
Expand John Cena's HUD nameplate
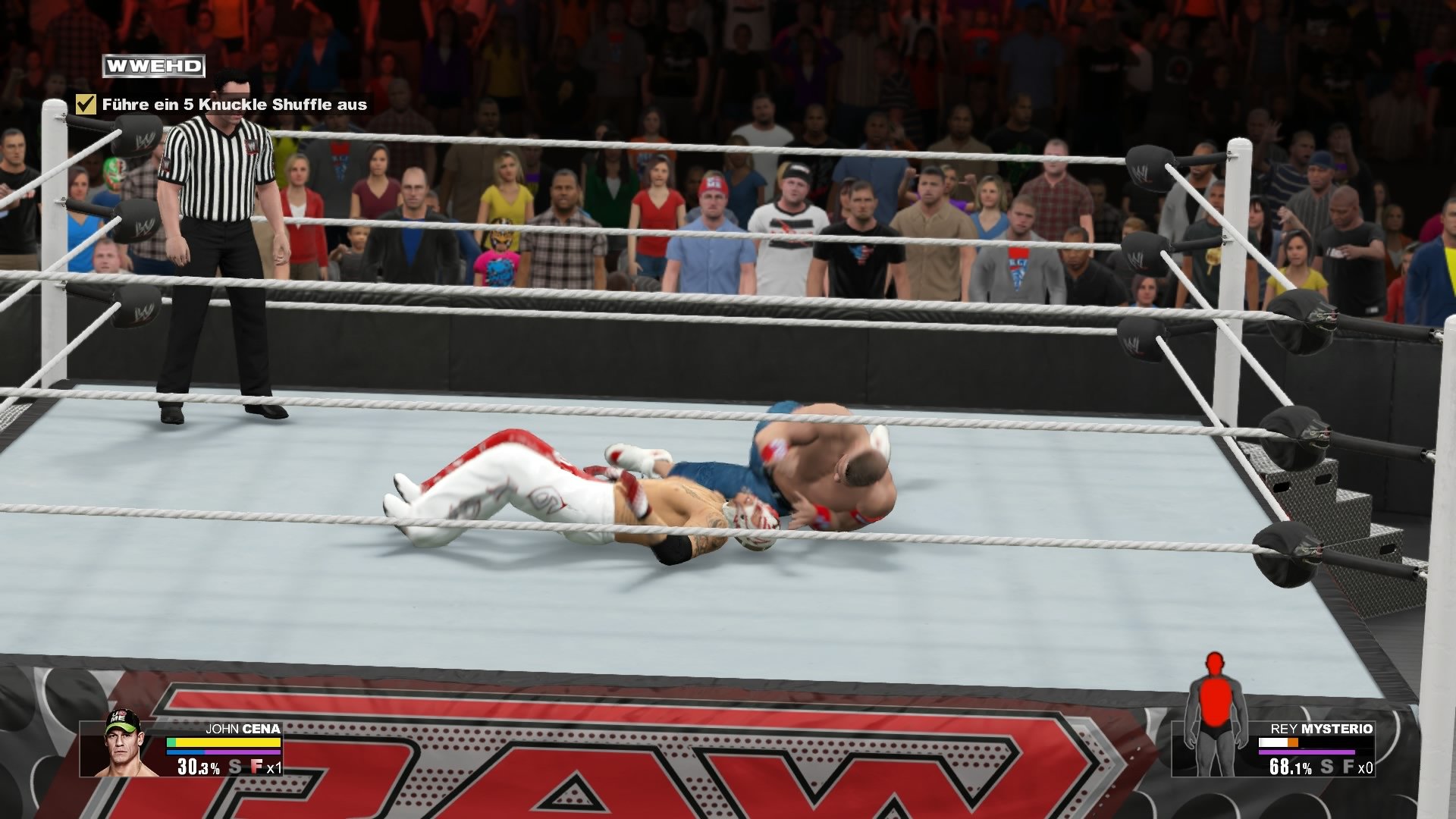click(x=182, y=751)
